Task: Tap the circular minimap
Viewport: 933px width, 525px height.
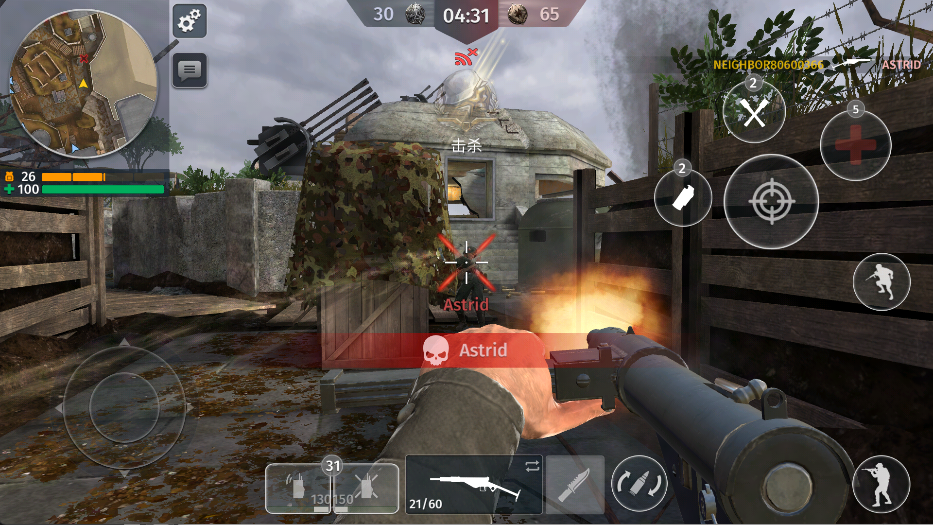Action: (83, 84)
